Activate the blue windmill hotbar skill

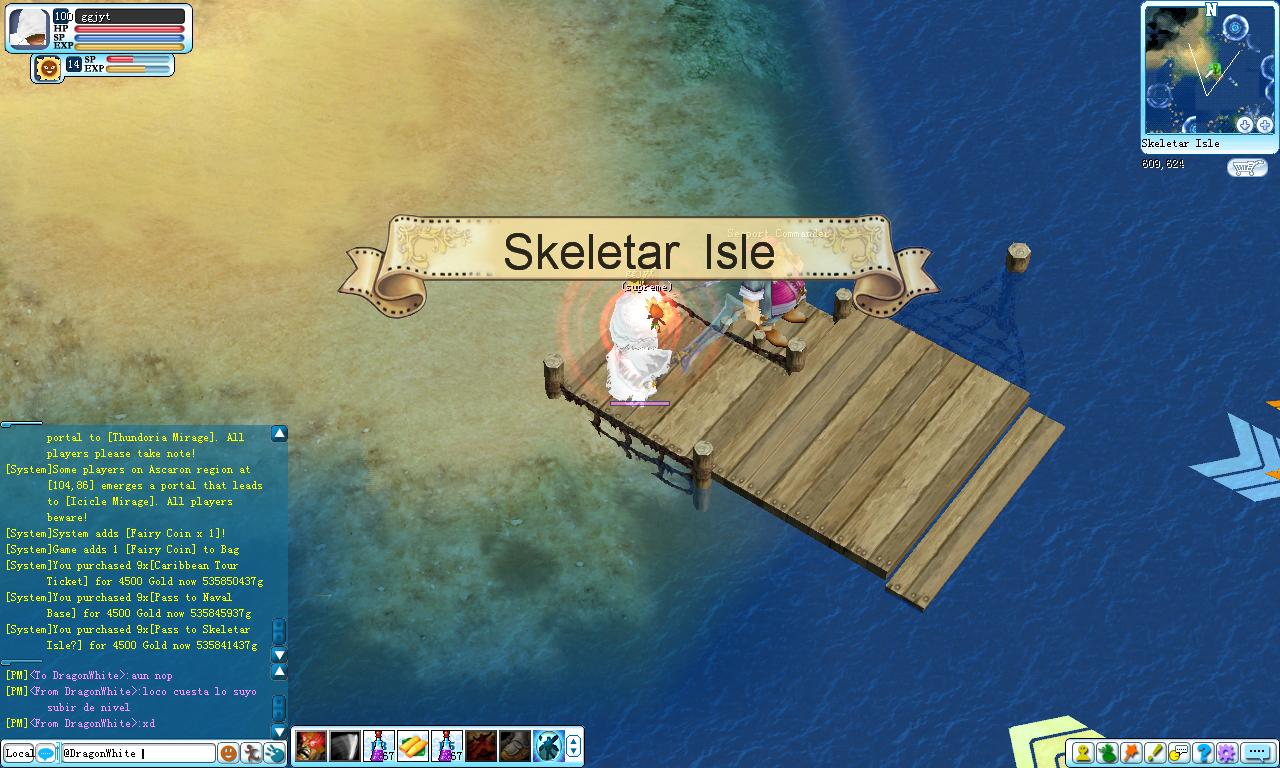pyautogui.click(x=548, y=746)
